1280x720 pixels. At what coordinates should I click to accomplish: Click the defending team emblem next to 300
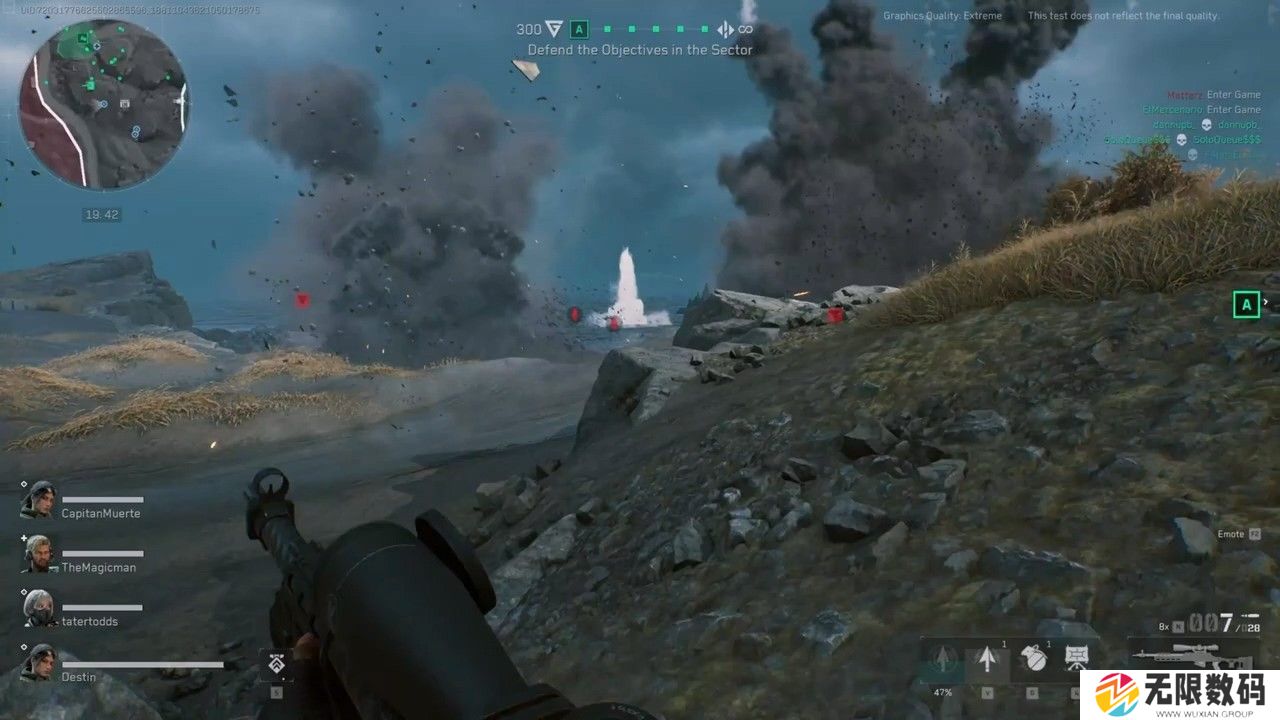tap(553, 30)
